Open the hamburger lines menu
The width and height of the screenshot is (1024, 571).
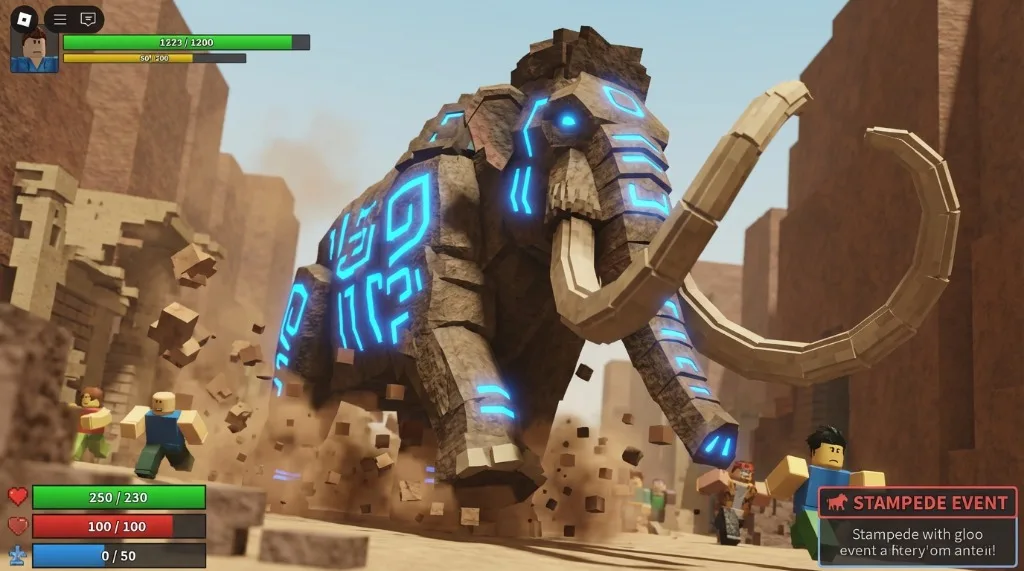[x=60, y=19]
